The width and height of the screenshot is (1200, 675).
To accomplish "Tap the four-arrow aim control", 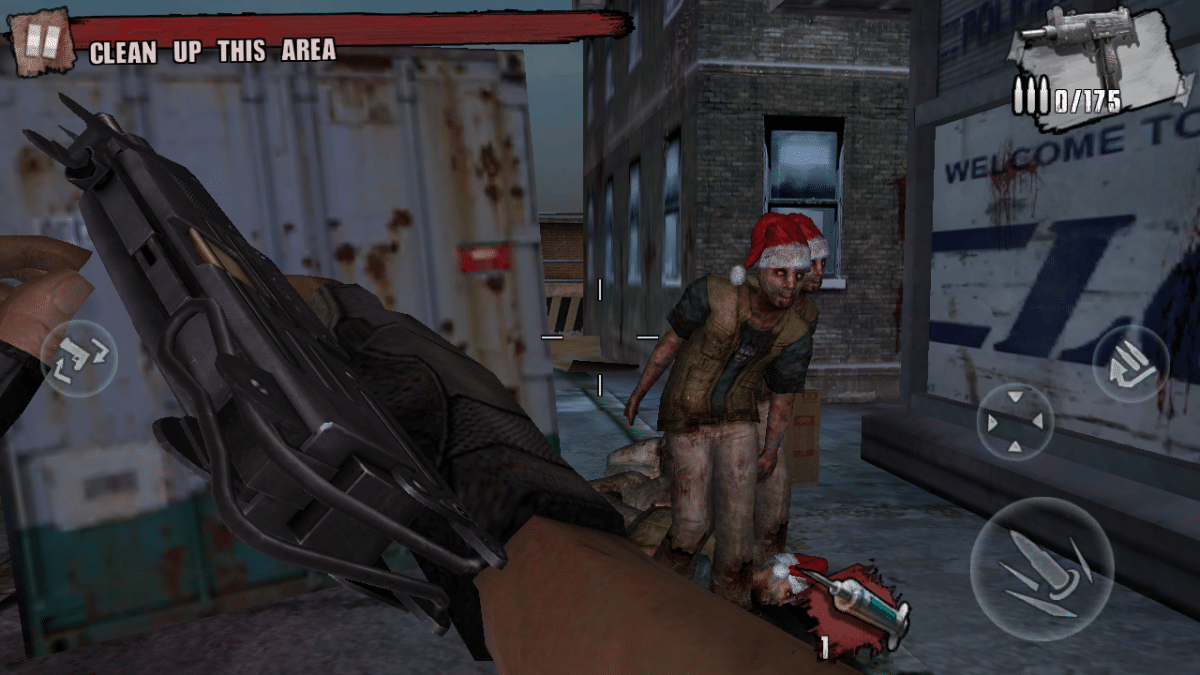I will pyautogui.click(x=1014, y=421).
